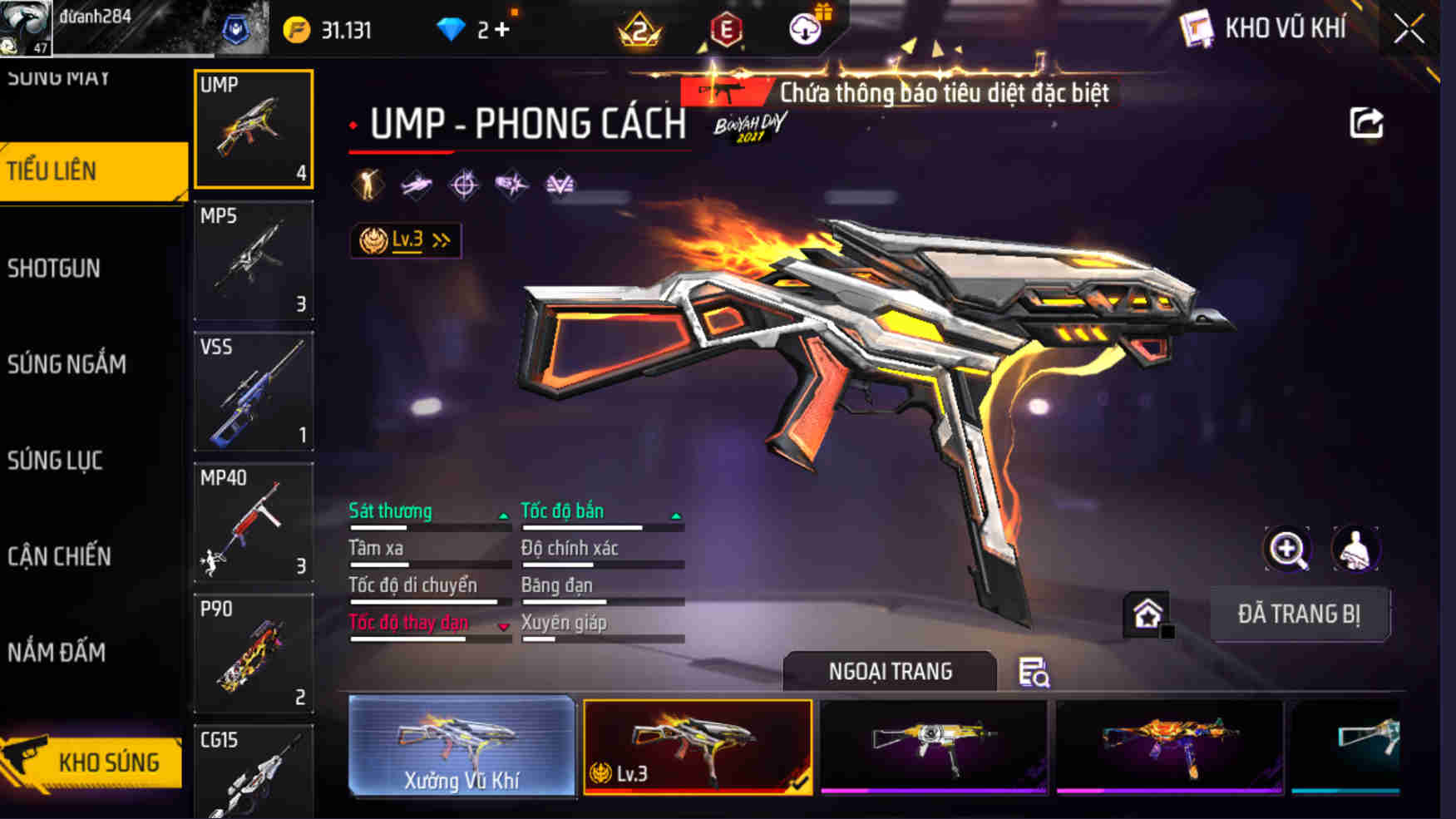Switch to the NGOẠI TRANG tab
Screen dimensions: 1456x819
[x=889, y=671]
